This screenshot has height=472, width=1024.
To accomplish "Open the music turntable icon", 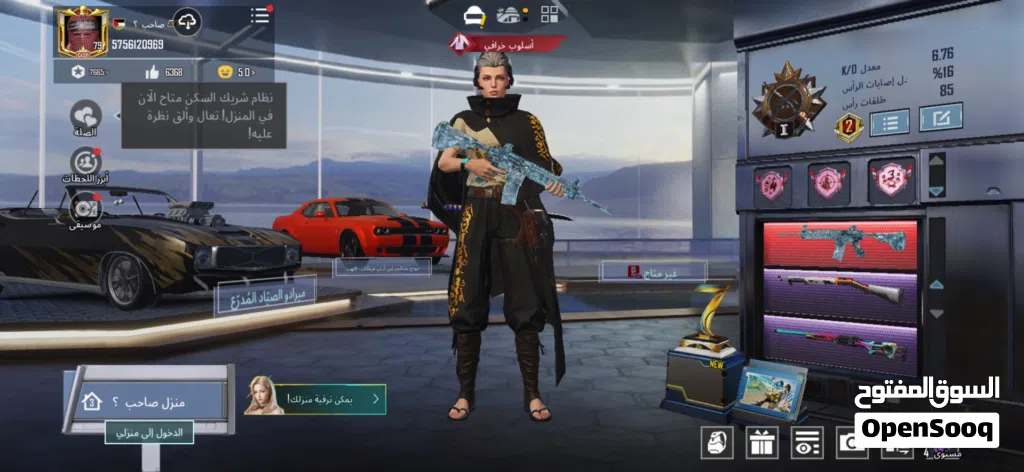I will click(86, 208).
